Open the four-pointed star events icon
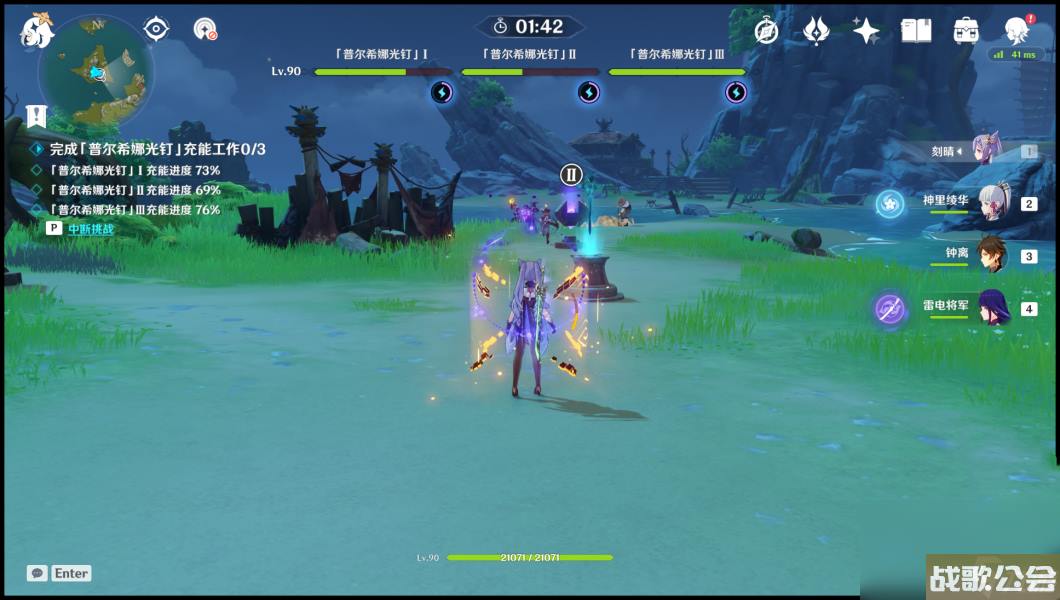Screen dimensions: 1060x600 click(x=866, y=30)
